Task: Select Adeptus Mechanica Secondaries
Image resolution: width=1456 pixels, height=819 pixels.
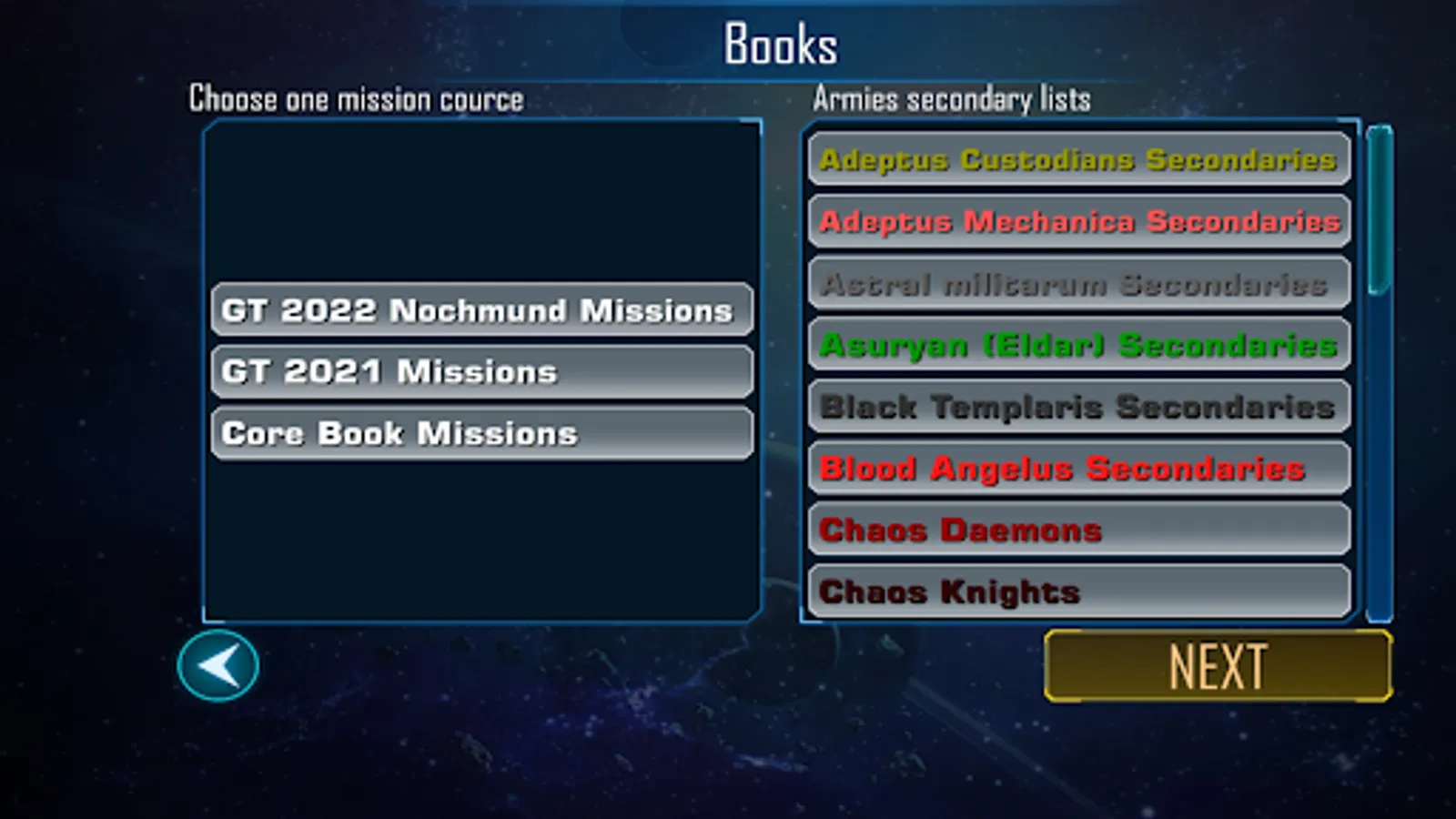Action: (1077, 221)
